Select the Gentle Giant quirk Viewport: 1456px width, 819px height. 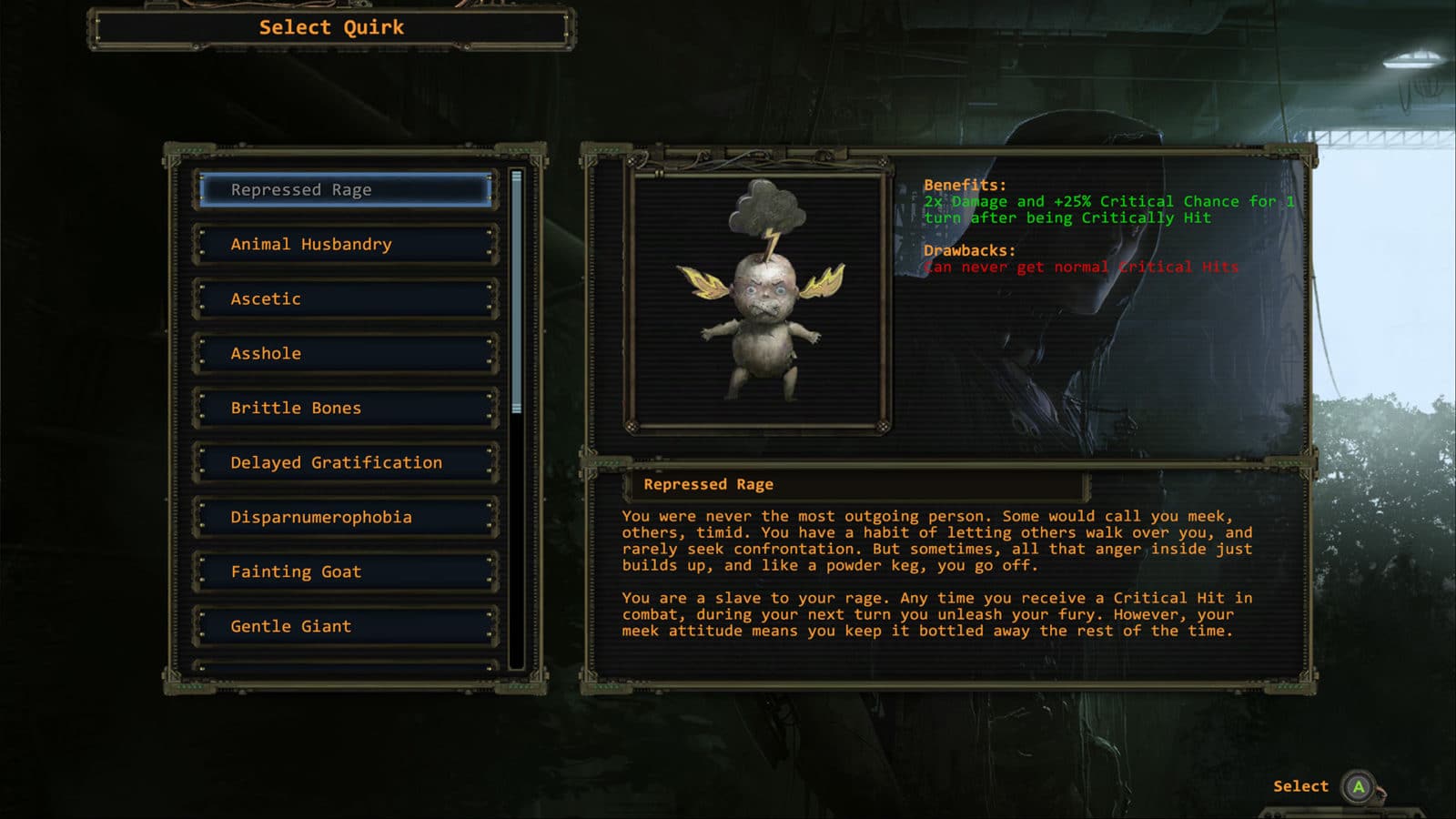[346, 627]
